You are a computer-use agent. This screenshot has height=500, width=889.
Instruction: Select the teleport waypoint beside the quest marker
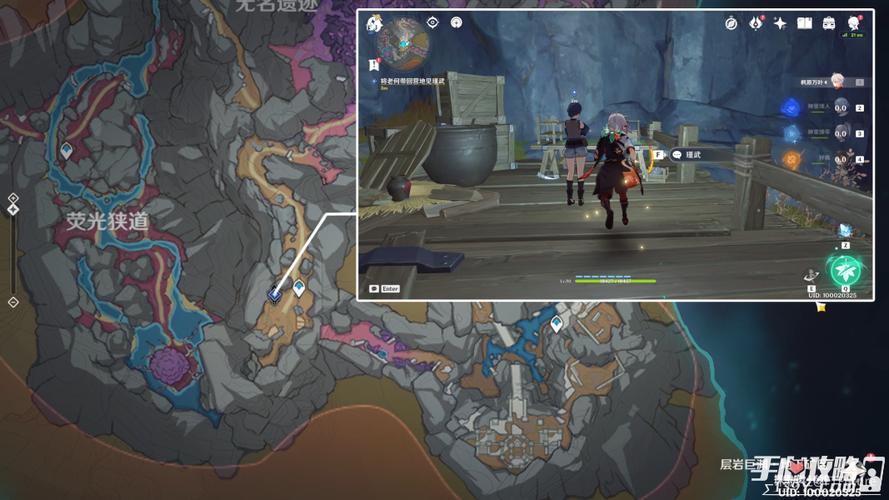pos(298,289)
